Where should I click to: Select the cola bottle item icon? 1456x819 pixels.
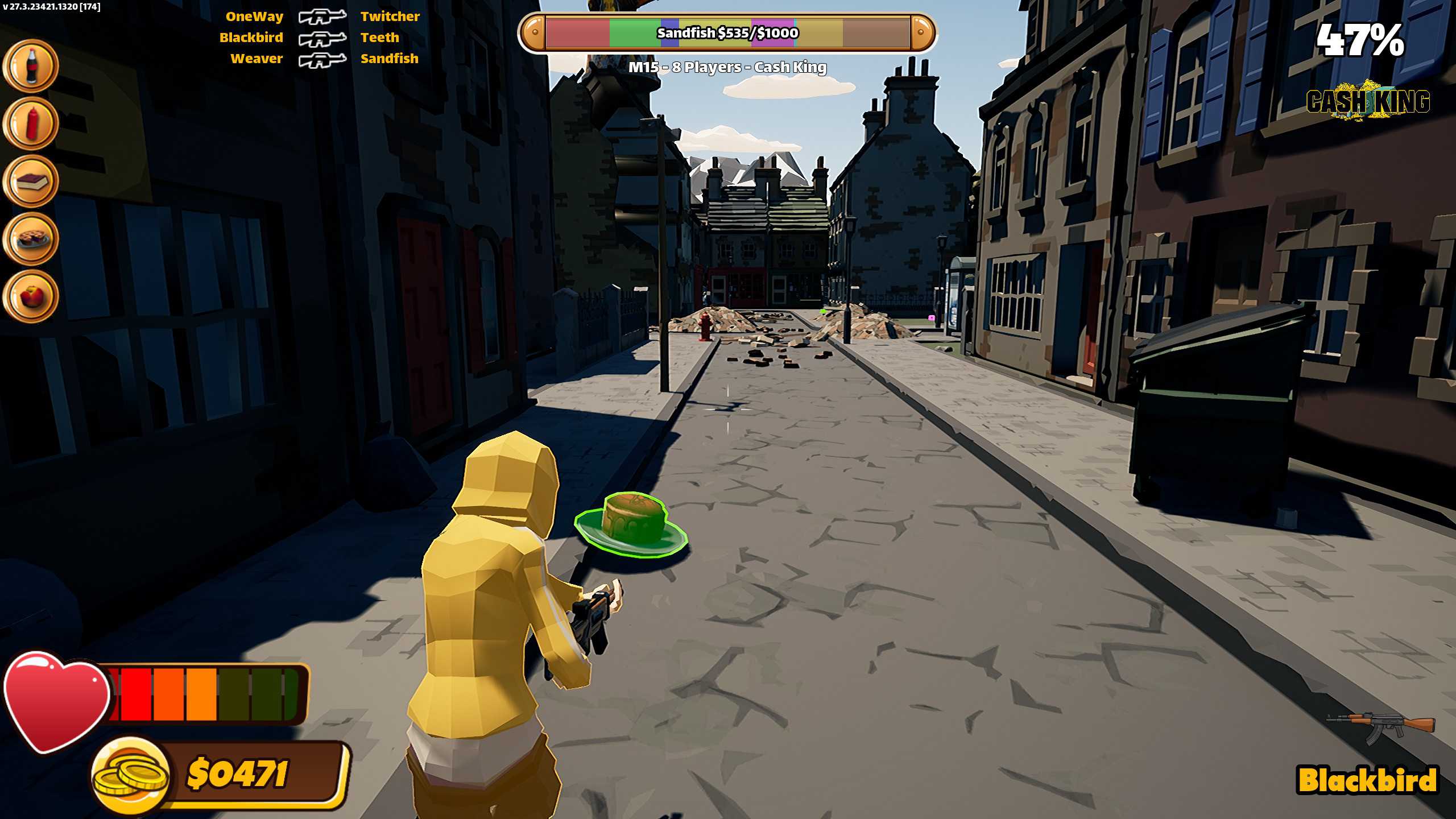coord(31,66)
